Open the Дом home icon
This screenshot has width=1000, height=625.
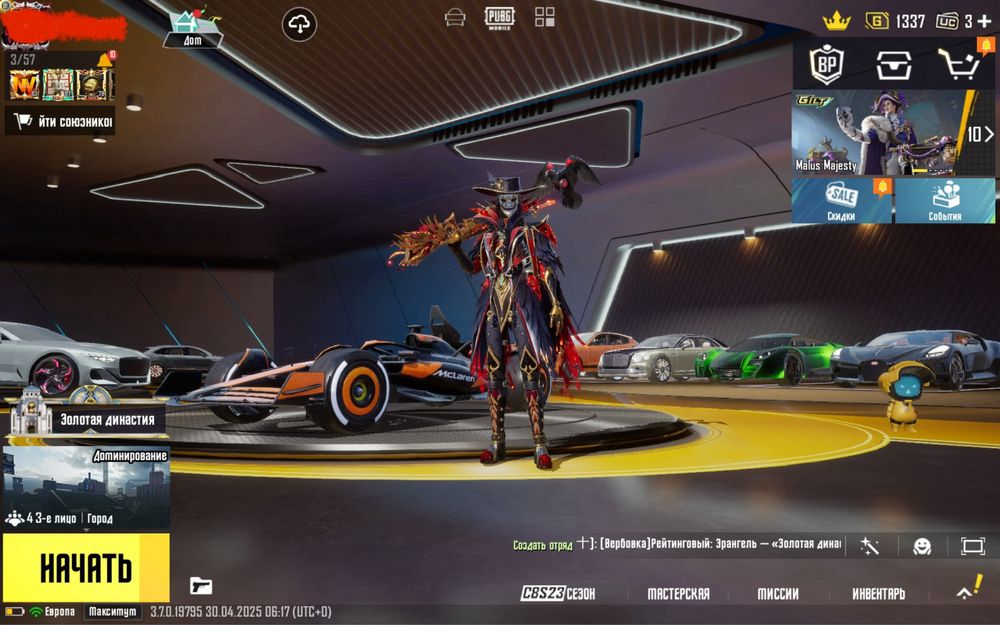point(191,27)
